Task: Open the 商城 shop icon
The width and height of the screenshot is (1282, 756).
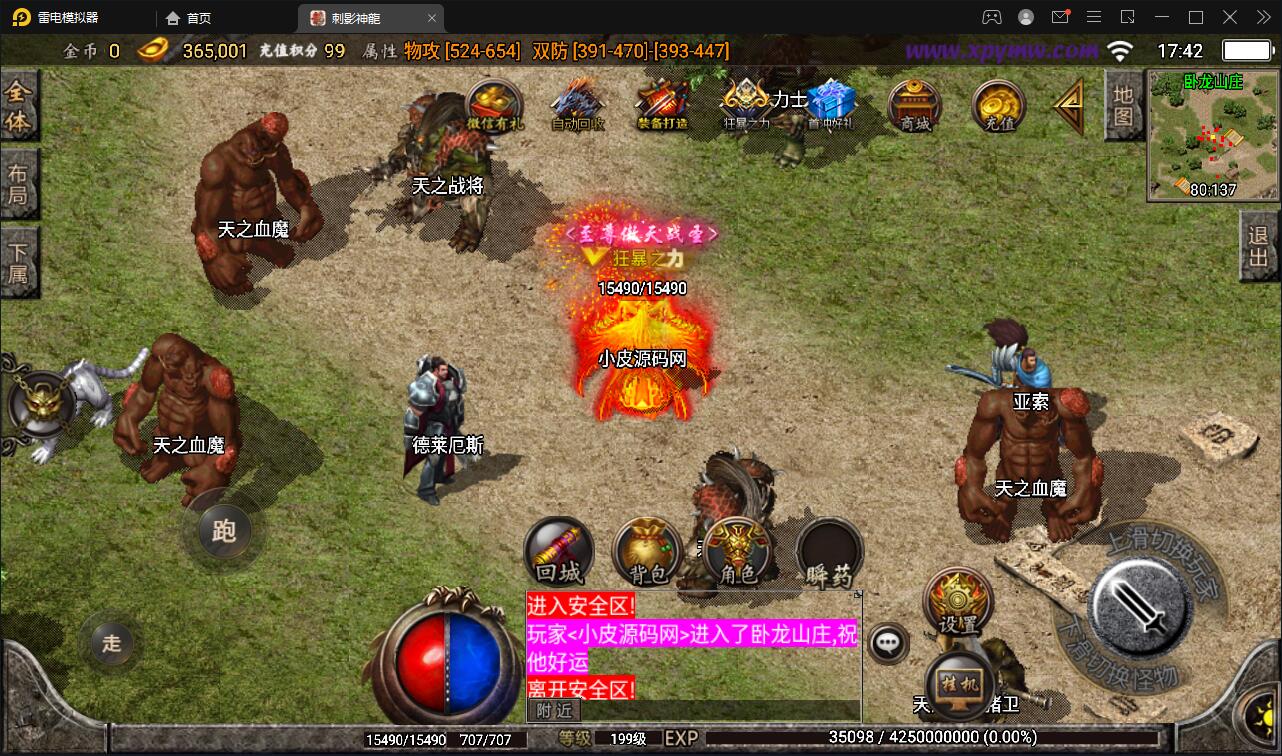Action: tap(913, 105)
